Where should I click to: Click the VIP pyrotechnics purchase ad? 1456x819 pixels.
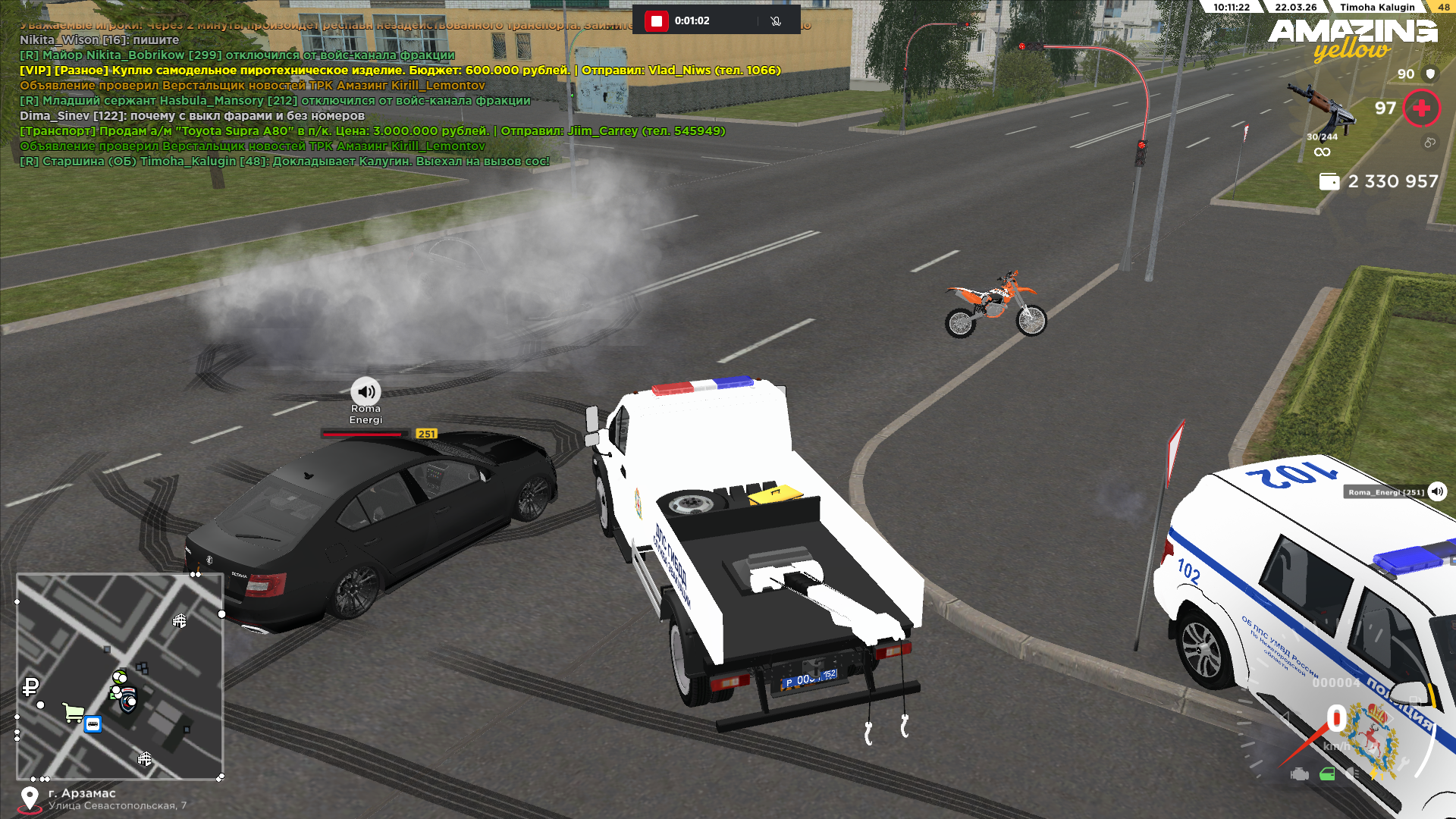[400, 71]
